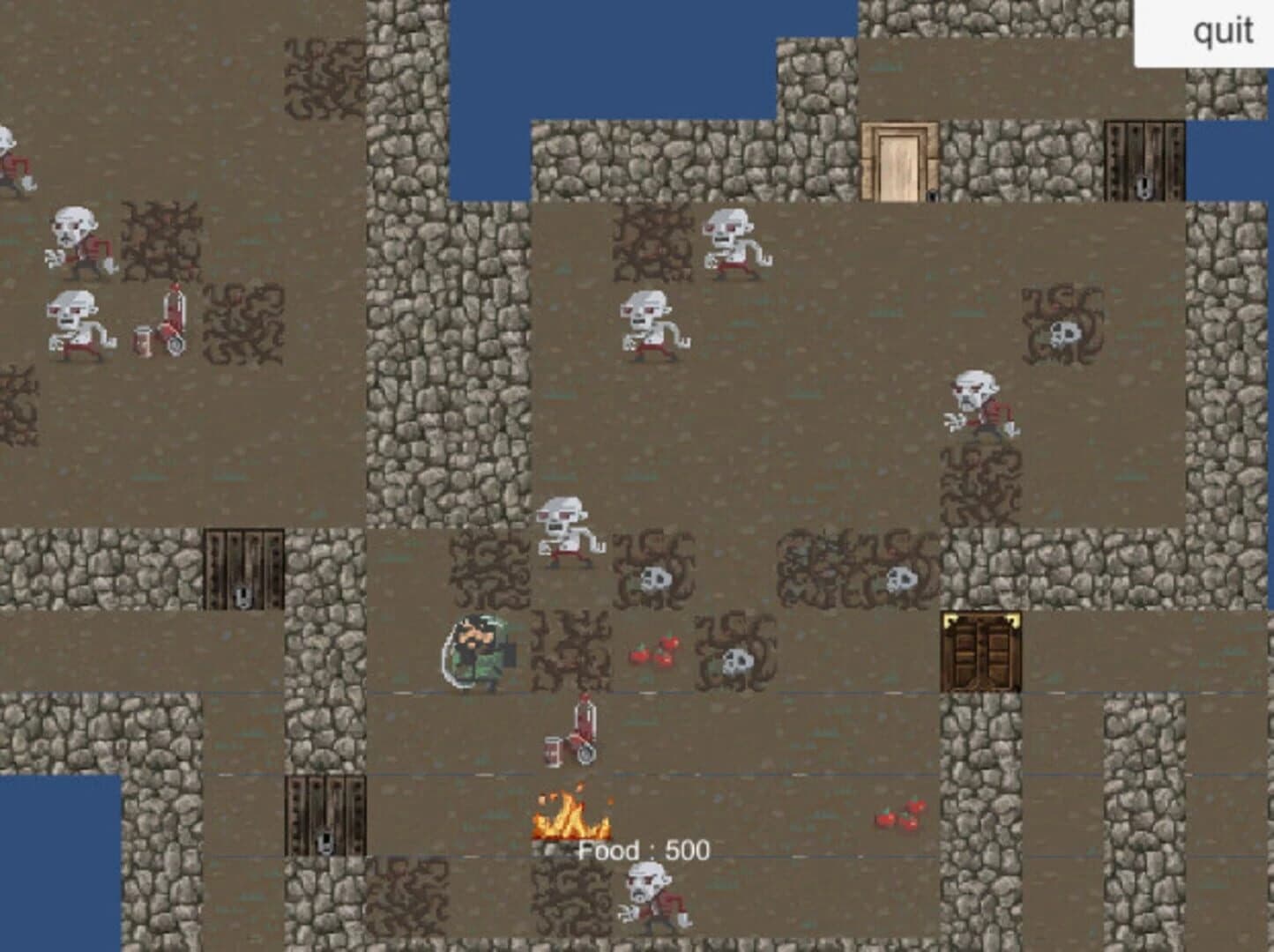Open the brown double doors on the right wall

pos(979,652)
